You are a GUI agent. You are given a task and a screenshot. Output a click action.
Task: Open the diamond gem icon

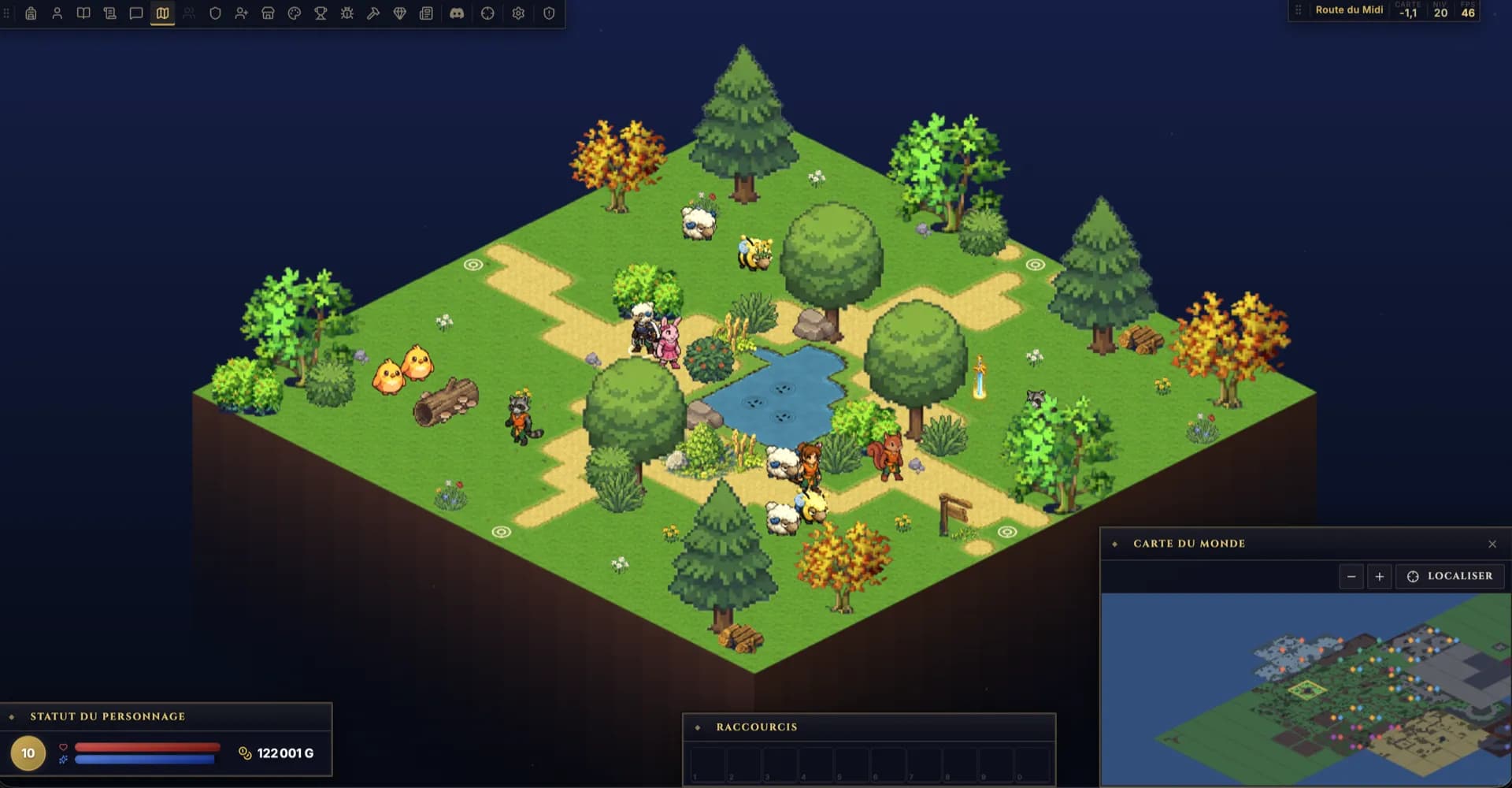[400, 13]
